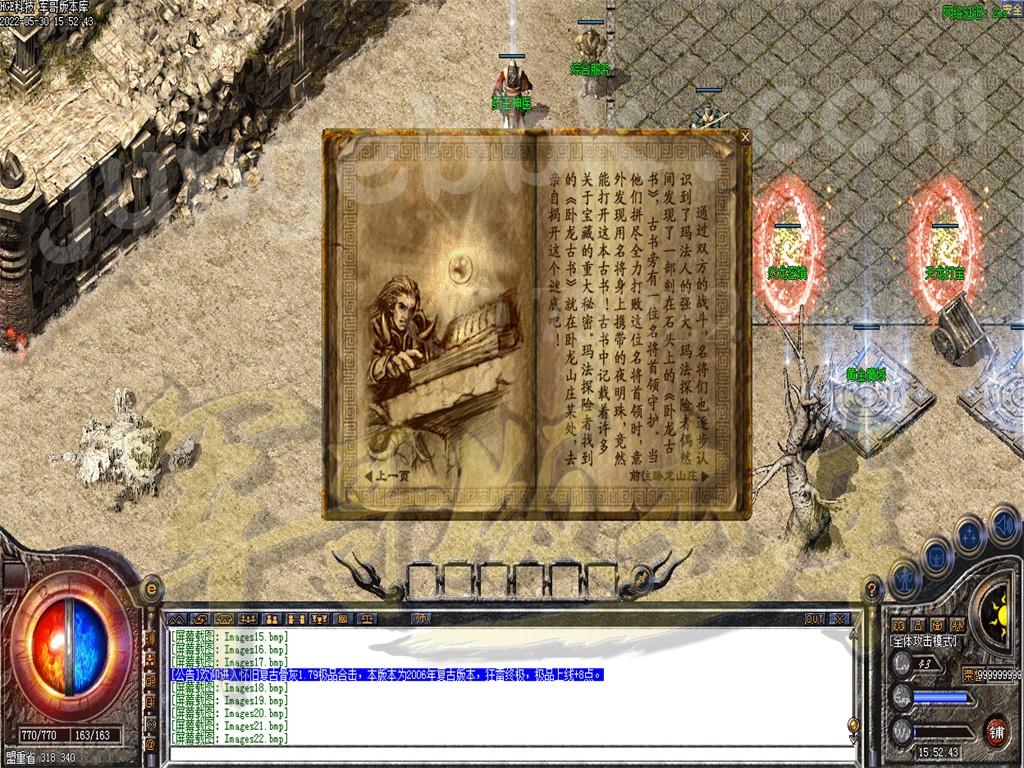Click the red 铺 shop button
This screenshot has height=768, width=1024.
coord(996,731)
